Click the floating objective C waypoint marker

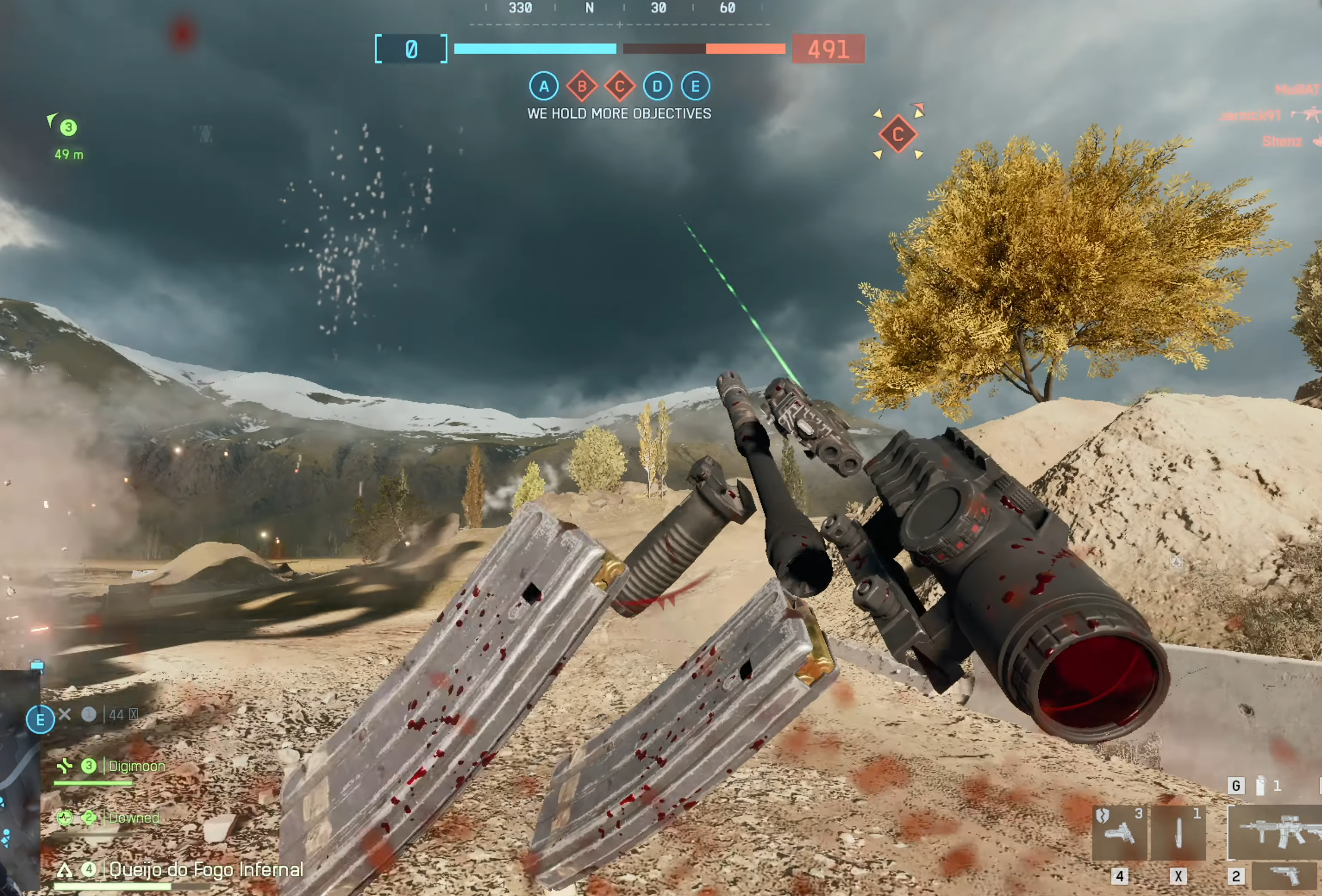click(897, 134)
